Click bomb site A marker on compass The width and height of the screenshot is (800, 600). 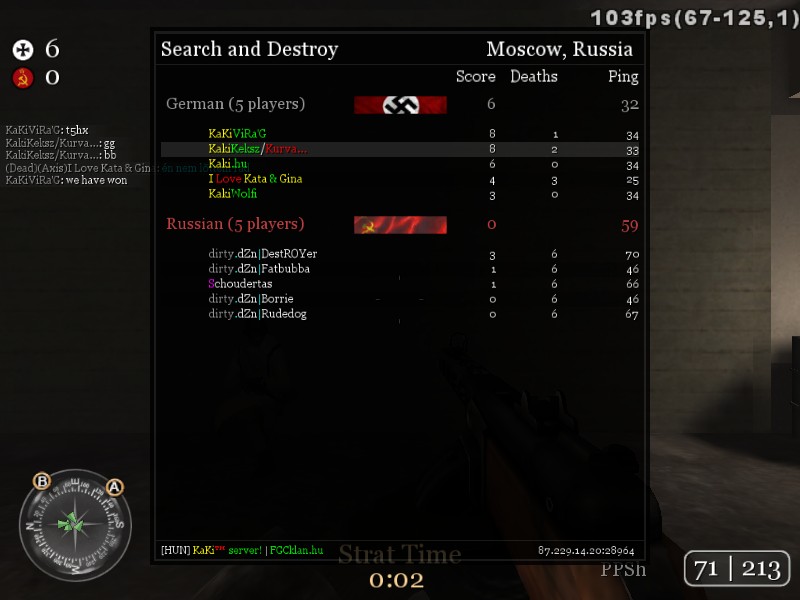tap(115, 487)
